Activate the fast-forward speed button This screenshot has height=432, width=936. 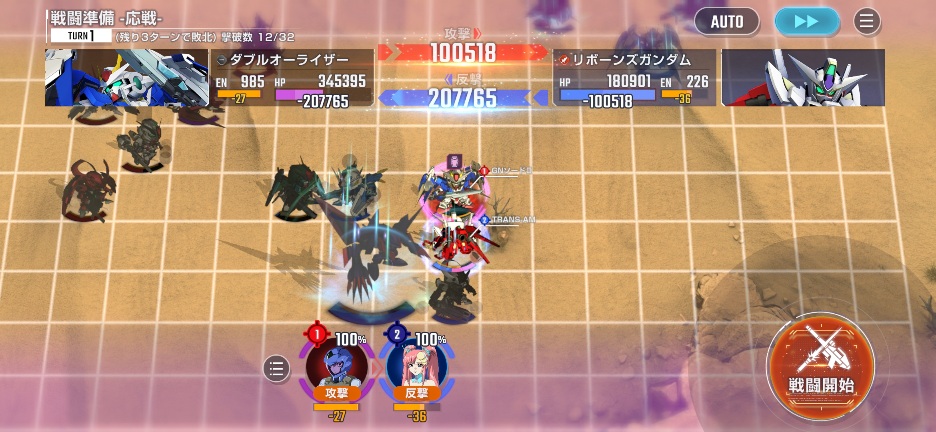coord(806,20)
